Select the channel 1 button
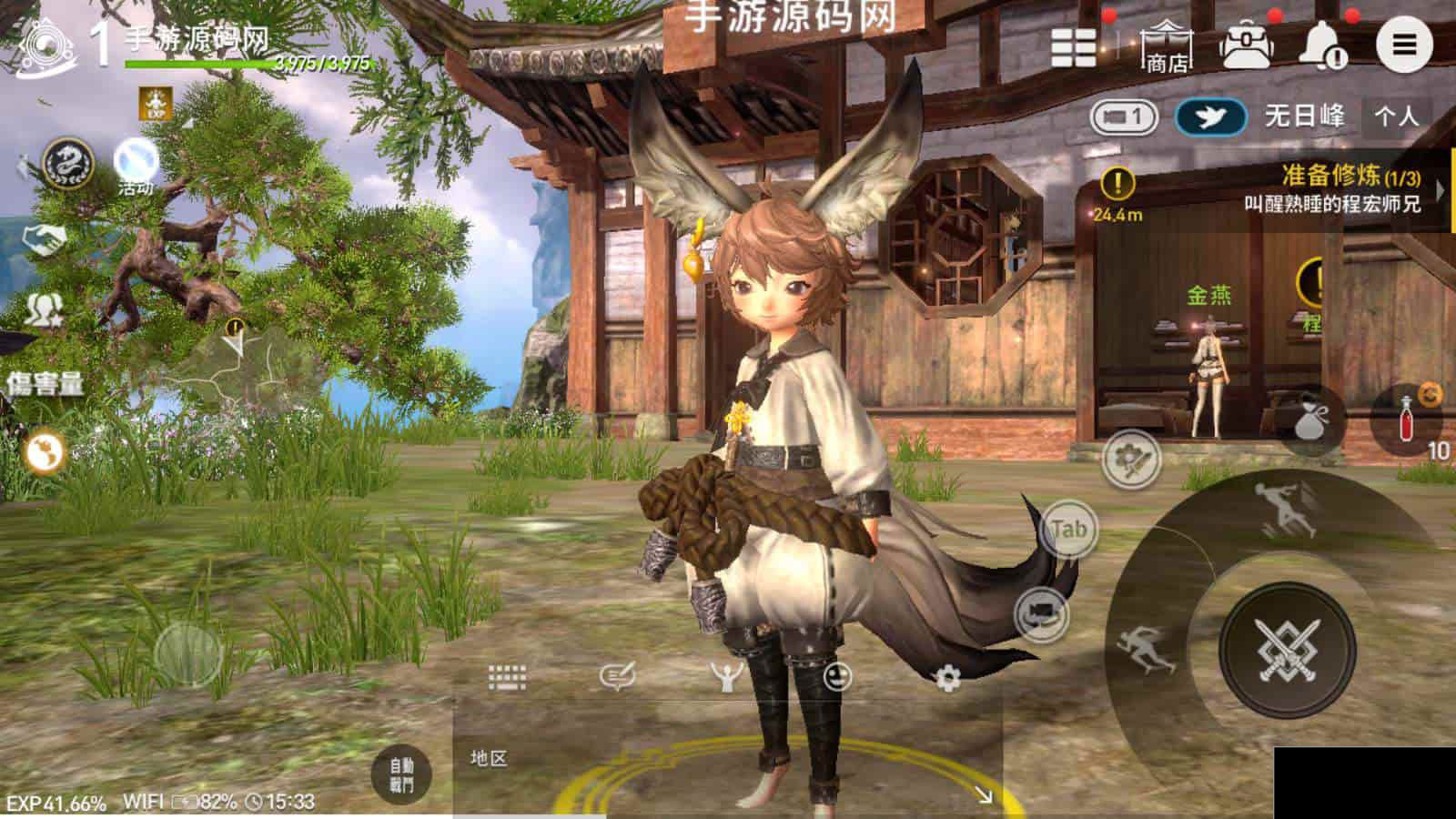The width and height of the screenshot is (1456, 819). point(1123,117)
